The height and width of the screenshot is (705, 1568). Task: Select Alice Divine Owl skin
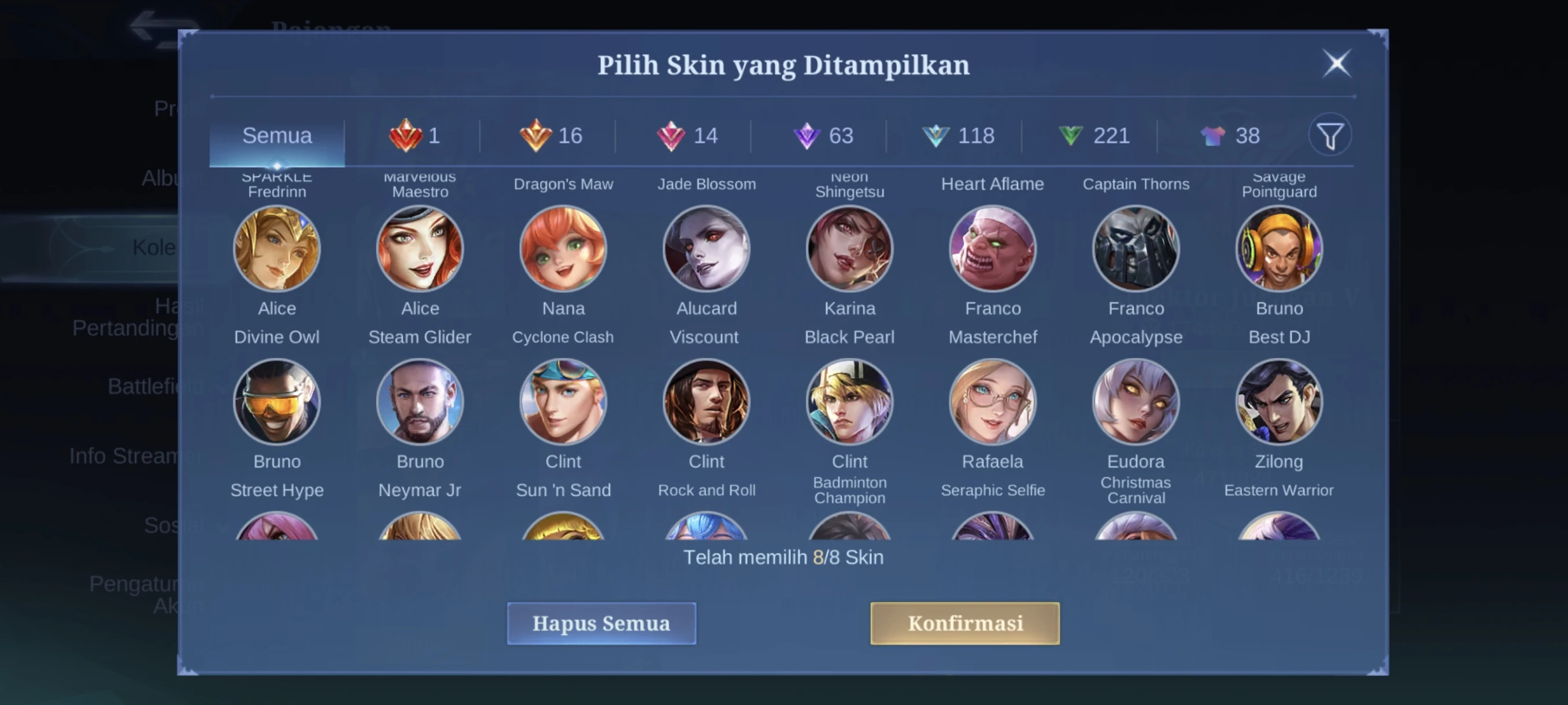tap(277, 249)
